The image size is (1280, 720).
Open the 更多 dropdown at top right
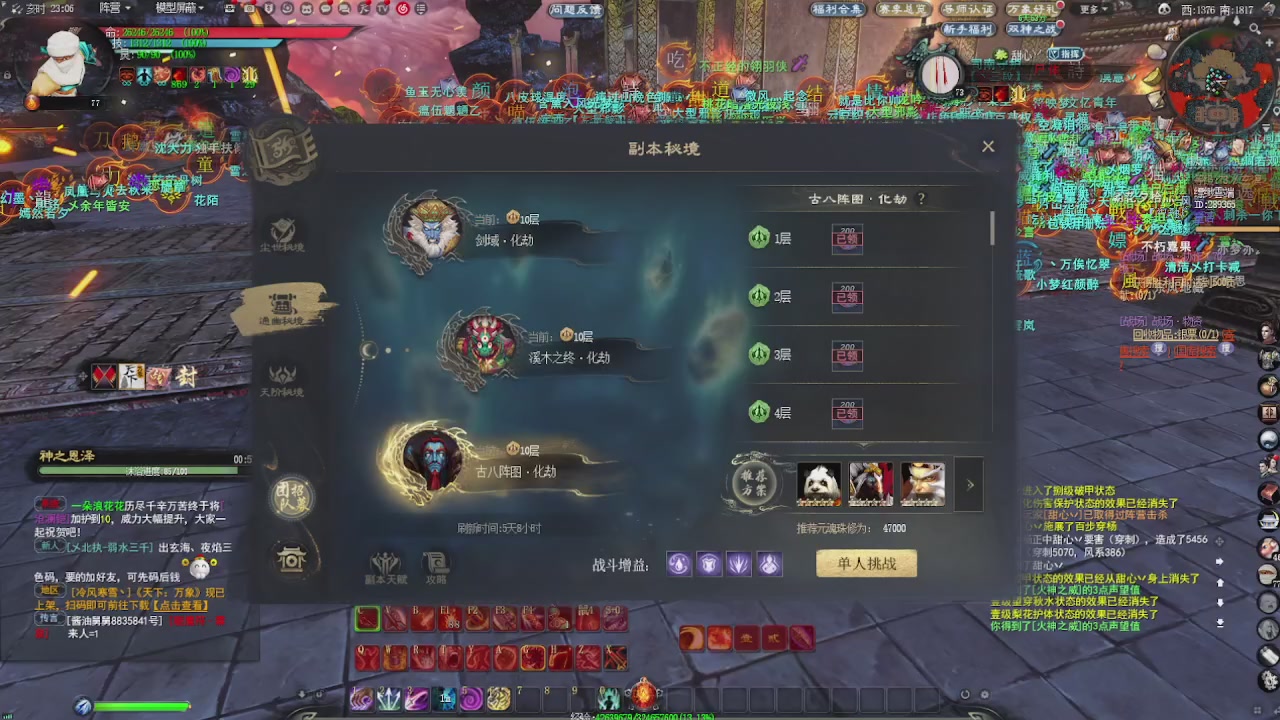tap(1090, 9)
